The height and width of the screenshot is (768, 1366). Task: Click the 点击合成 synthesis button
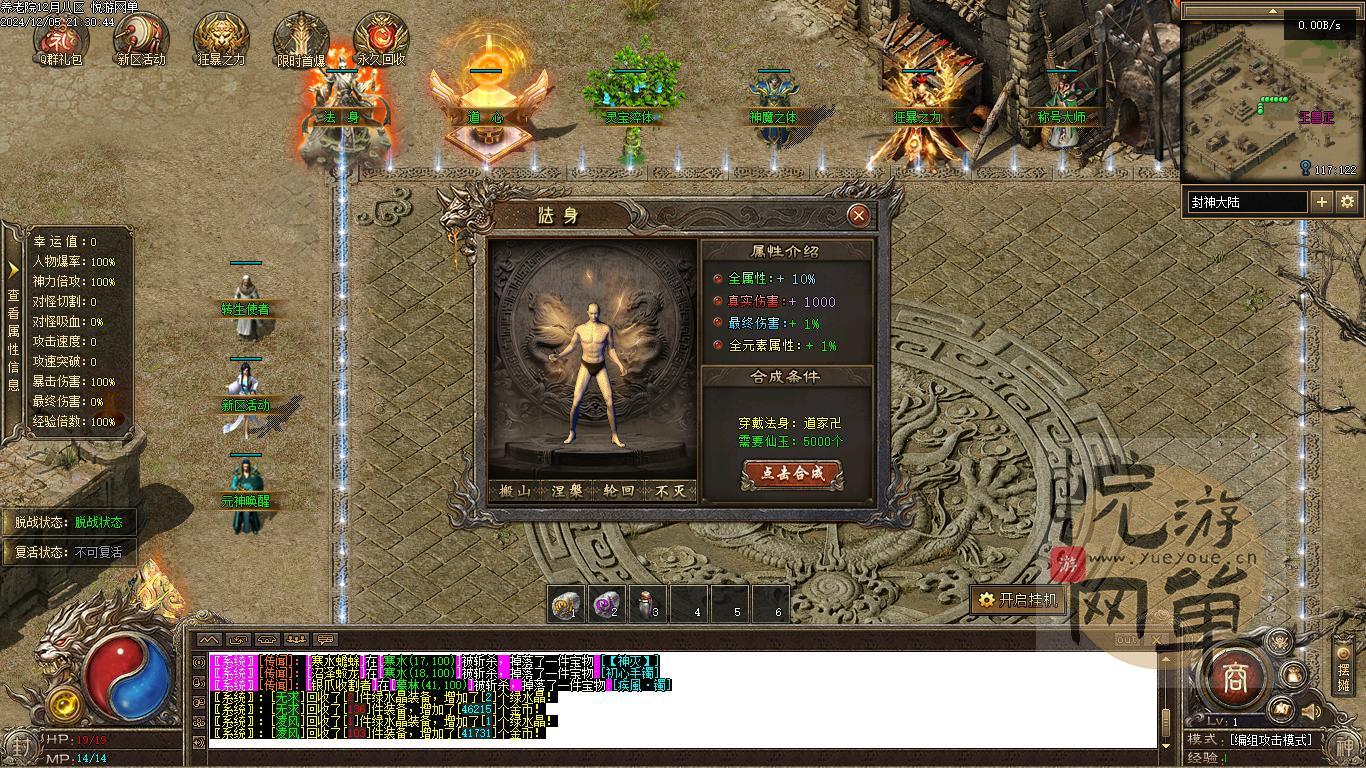[792, 474]
